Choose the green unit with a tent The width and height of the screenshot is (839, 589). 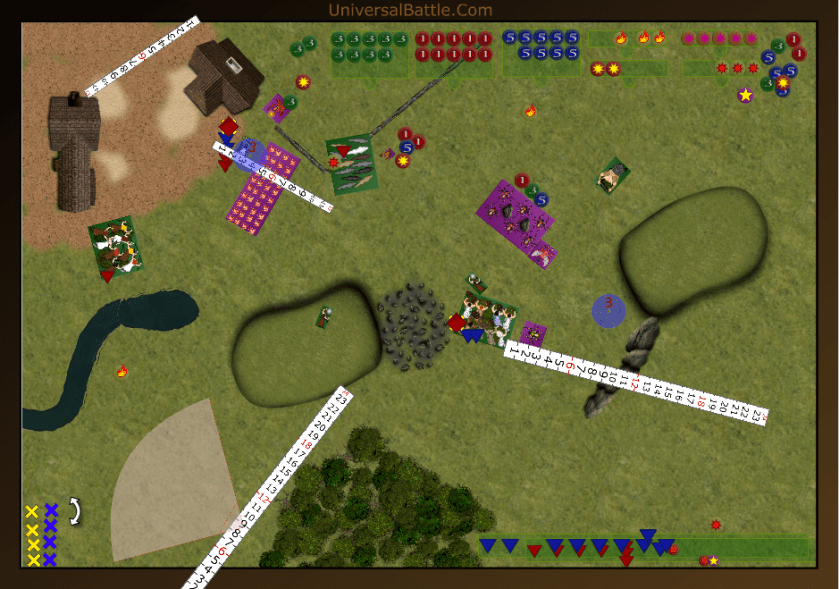tap(612, 176)
